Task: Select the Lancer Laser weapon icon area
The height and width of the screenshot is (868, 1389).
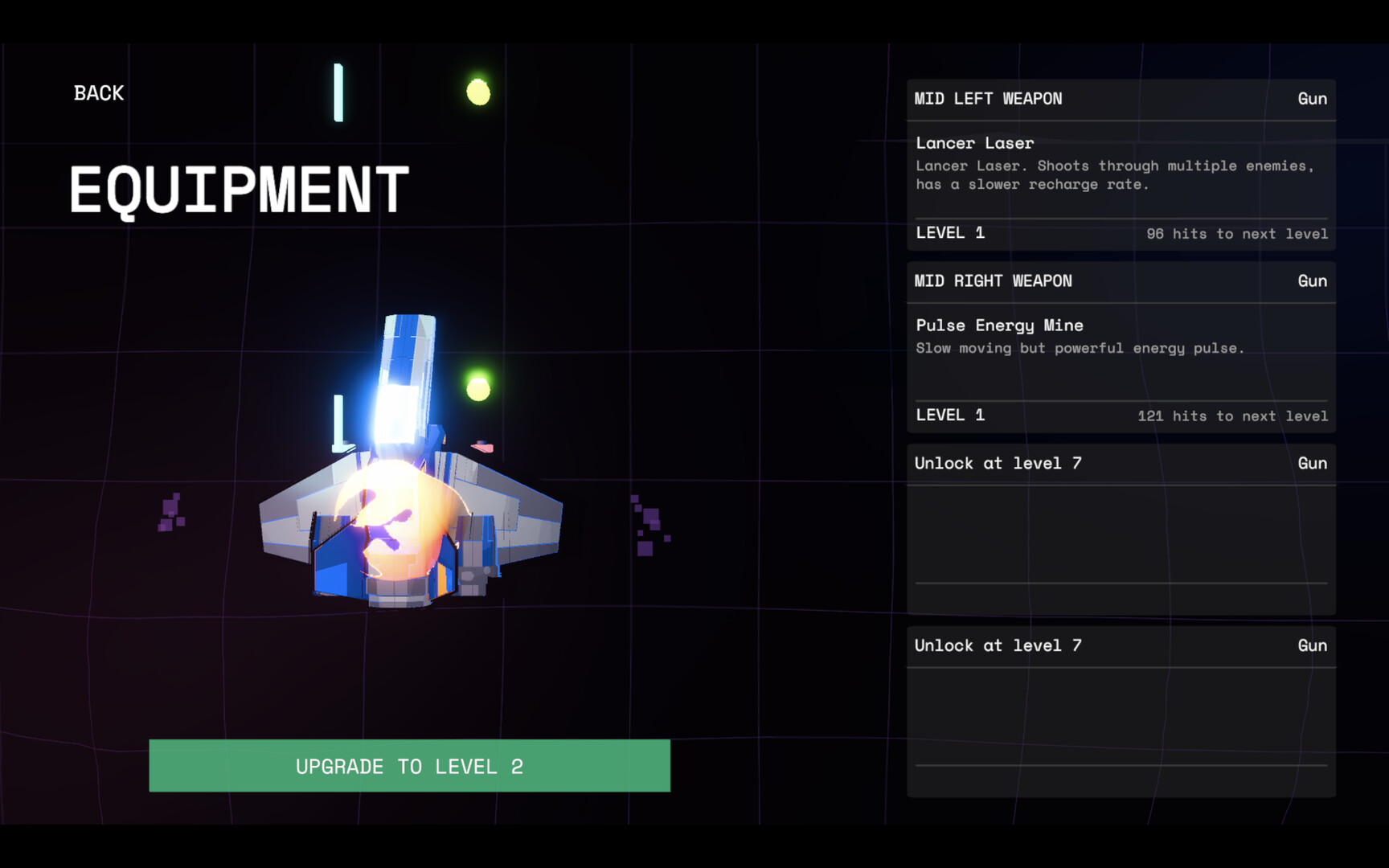Action: point(975,142)
